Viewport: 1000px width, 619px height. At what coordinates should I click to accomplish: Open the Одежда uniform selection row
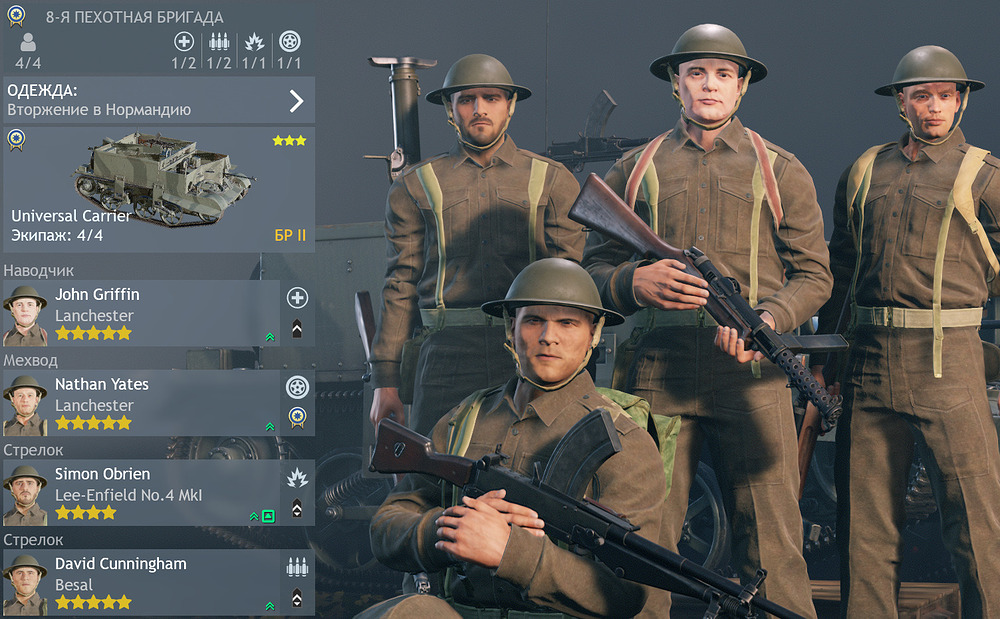[158, 100]
